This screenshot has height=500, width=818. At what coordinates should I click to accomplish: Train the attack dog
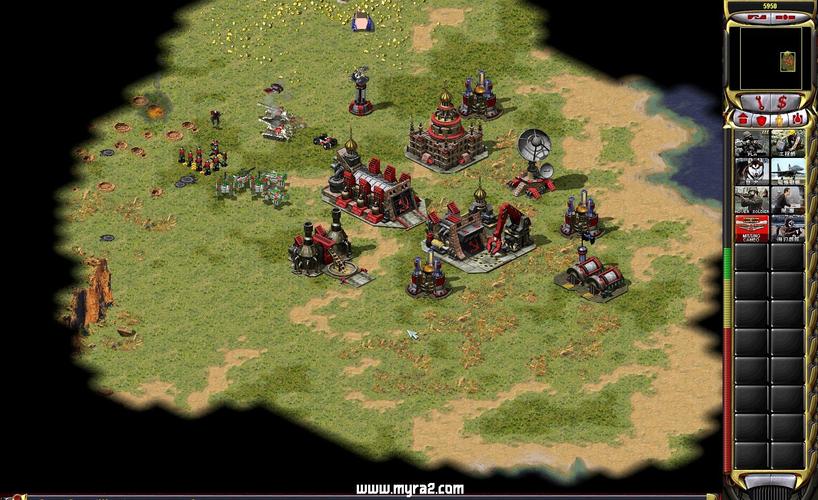(751, 172)
